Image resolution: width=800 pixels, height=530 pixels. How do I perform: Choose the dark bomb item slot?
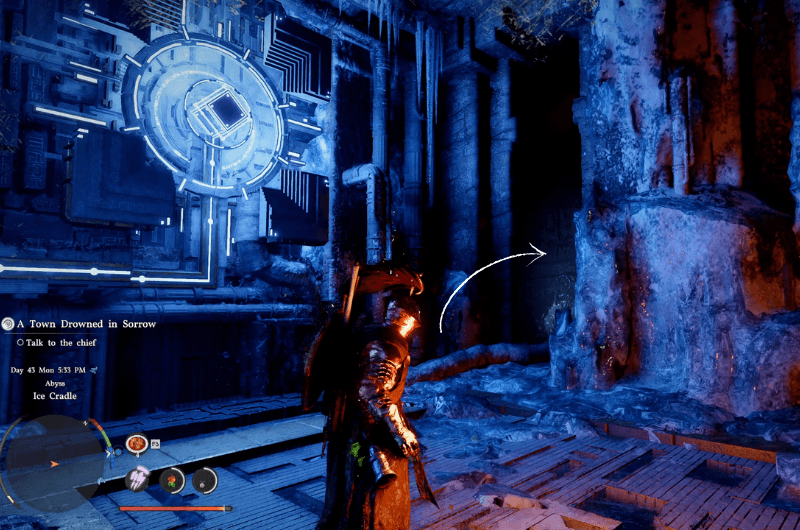(x=204, y=479)
